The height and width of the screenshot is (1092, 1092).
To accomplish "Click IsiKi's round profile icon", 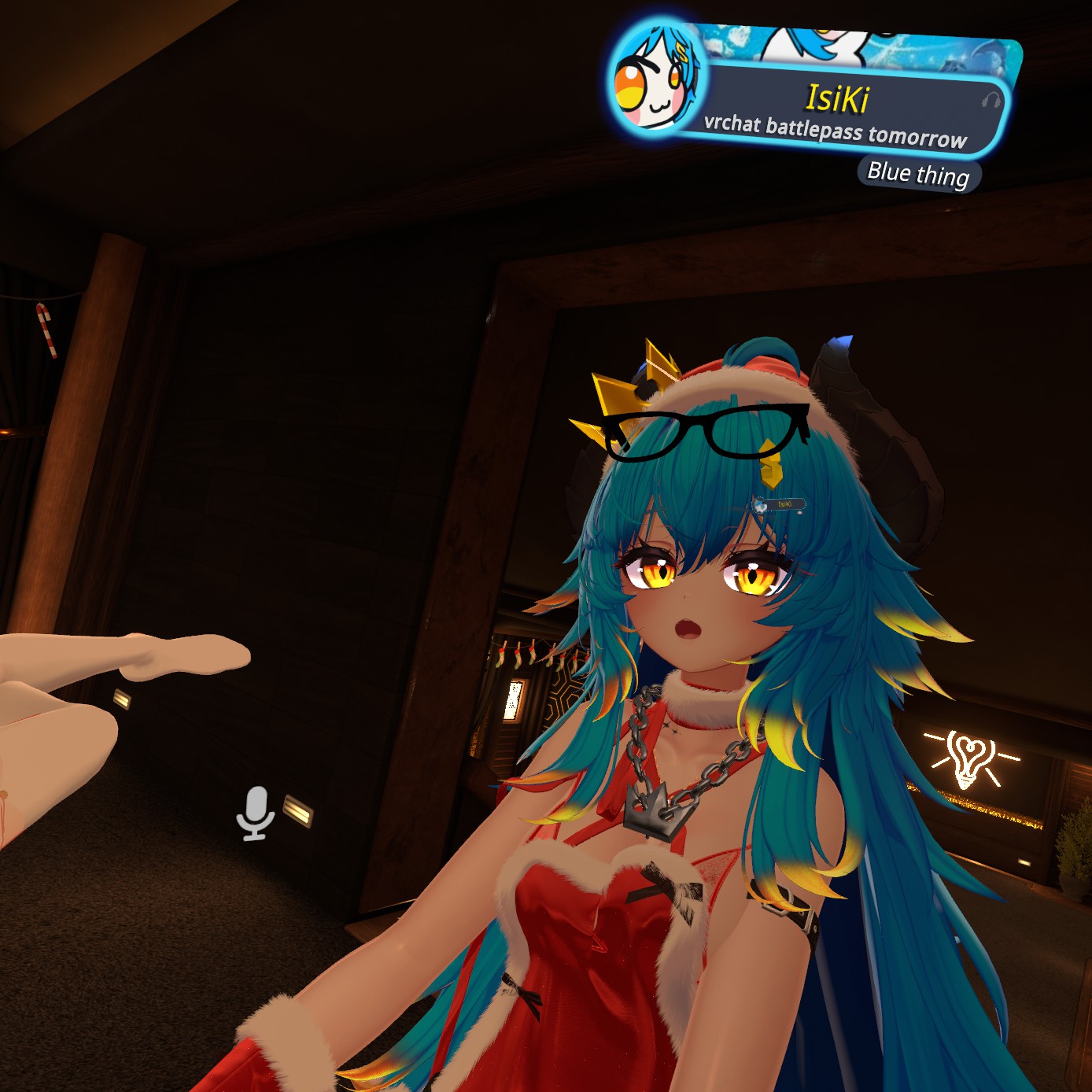I will click(658, 79).
